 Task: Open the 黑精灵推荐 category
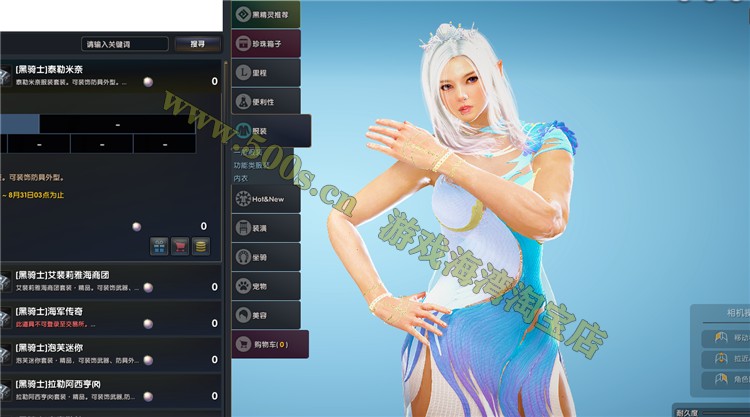coord(267,16)
